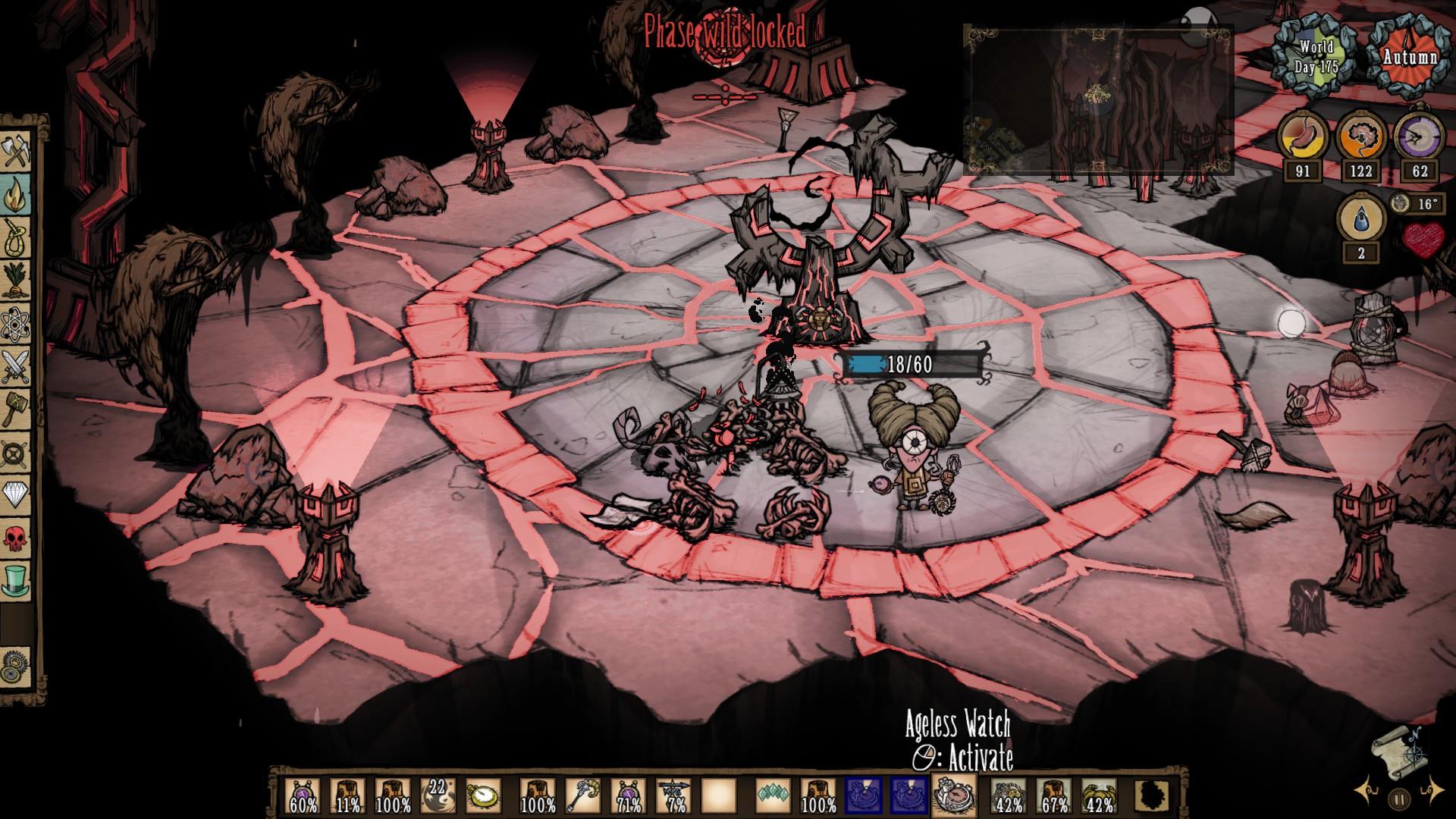Select the green gems inventory slot
Screen dimensions: 1456x819
tap(773, 795)
